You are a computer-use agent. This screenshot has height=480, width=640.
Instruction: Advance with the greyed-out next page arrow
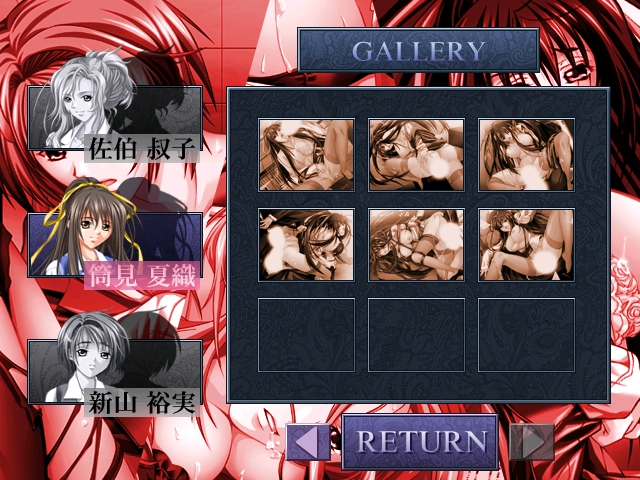tap(531, 441)
